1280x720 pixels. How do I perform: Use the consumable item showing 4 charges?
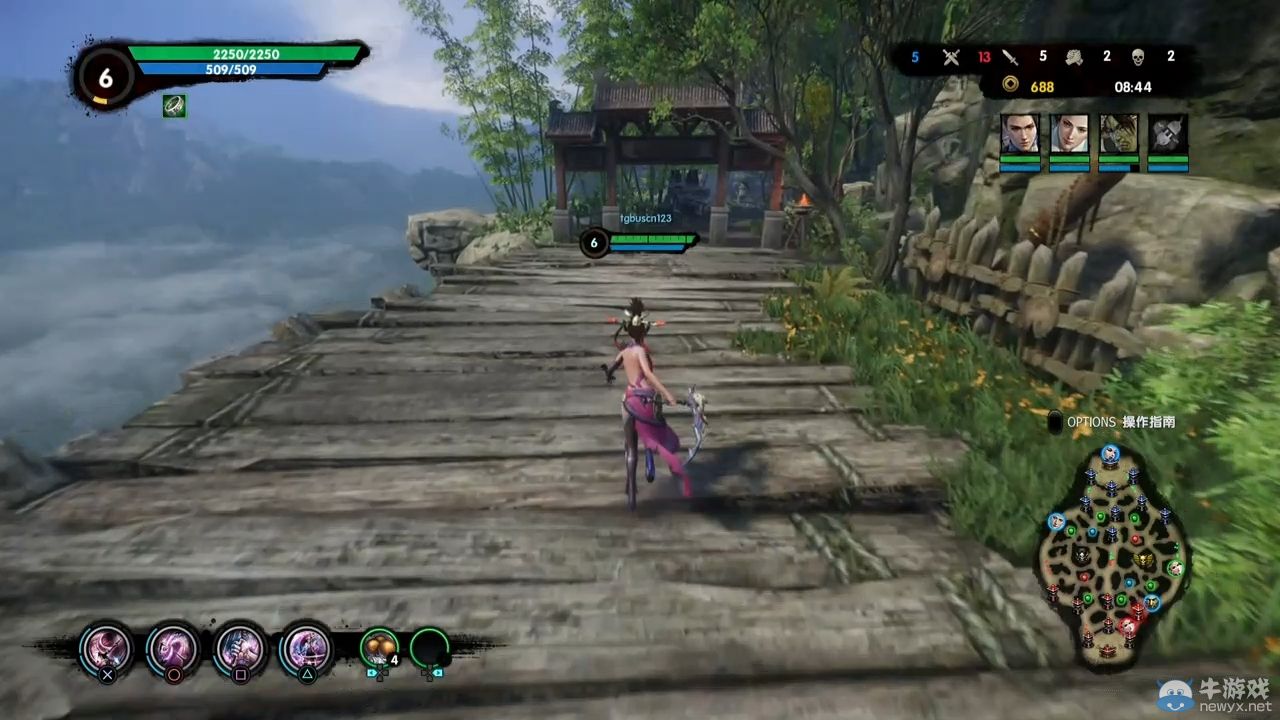[378, 648]
